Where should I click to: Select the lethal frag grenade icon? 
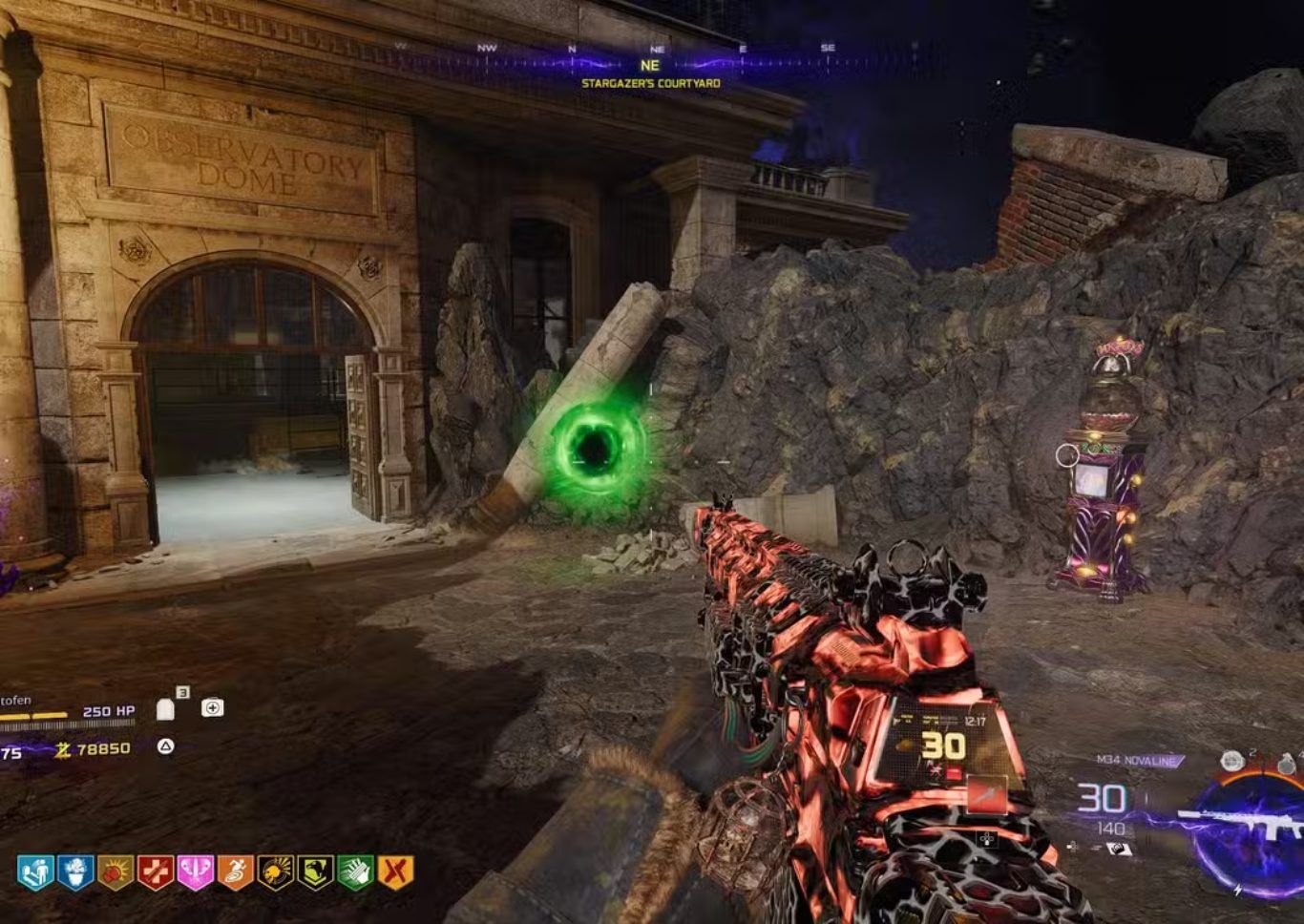(x=1287, y=764)
